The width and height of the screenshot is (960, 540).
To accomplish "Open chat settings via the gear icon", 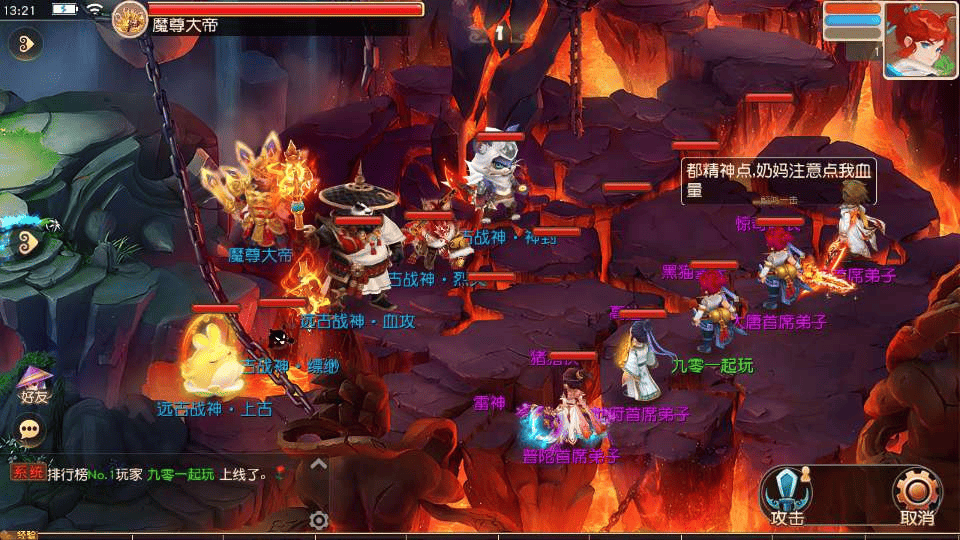I will 319,520.
